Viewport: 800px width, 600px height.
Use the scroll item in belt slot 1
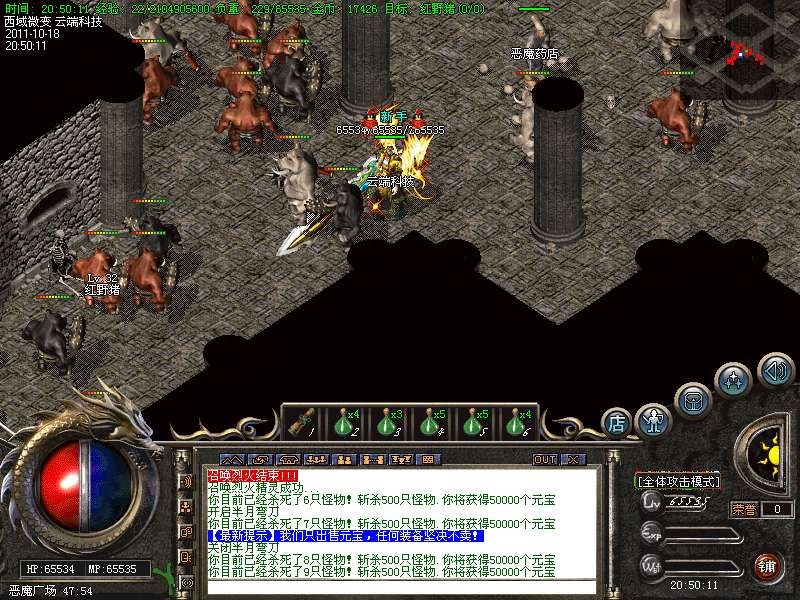point(299,422)
